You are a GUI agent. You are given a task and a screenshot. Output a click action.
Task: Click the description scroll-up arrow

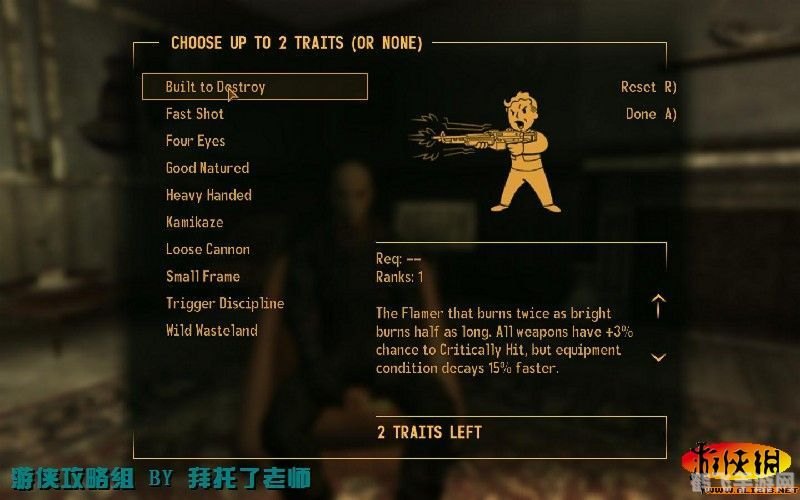[658, 305]
